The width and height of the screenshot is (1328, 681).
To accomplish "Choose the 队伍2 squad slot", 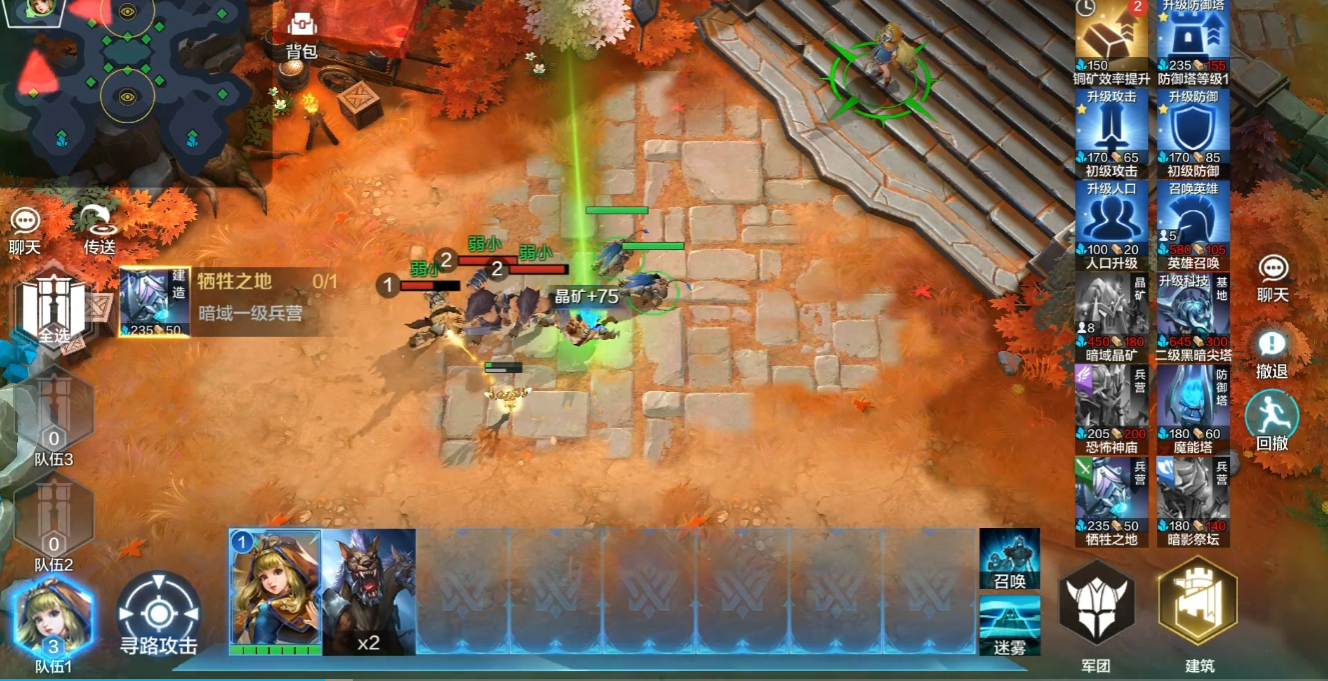I will pyautogui.click(x=54, y=522).
